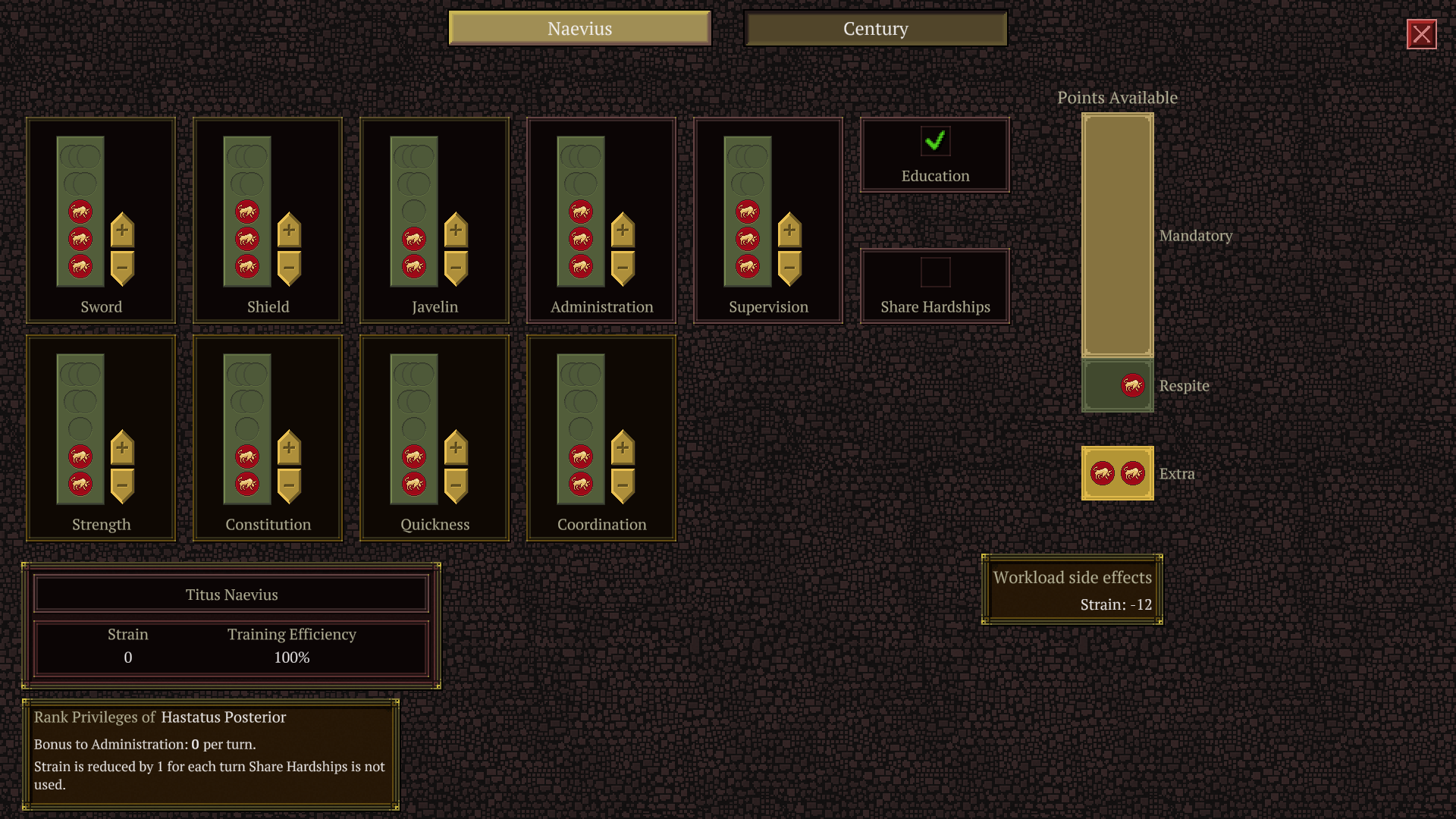The height and width of the screenshot is (819, 1456).
Task: Click Administration's middle training token
Action: 580,239
